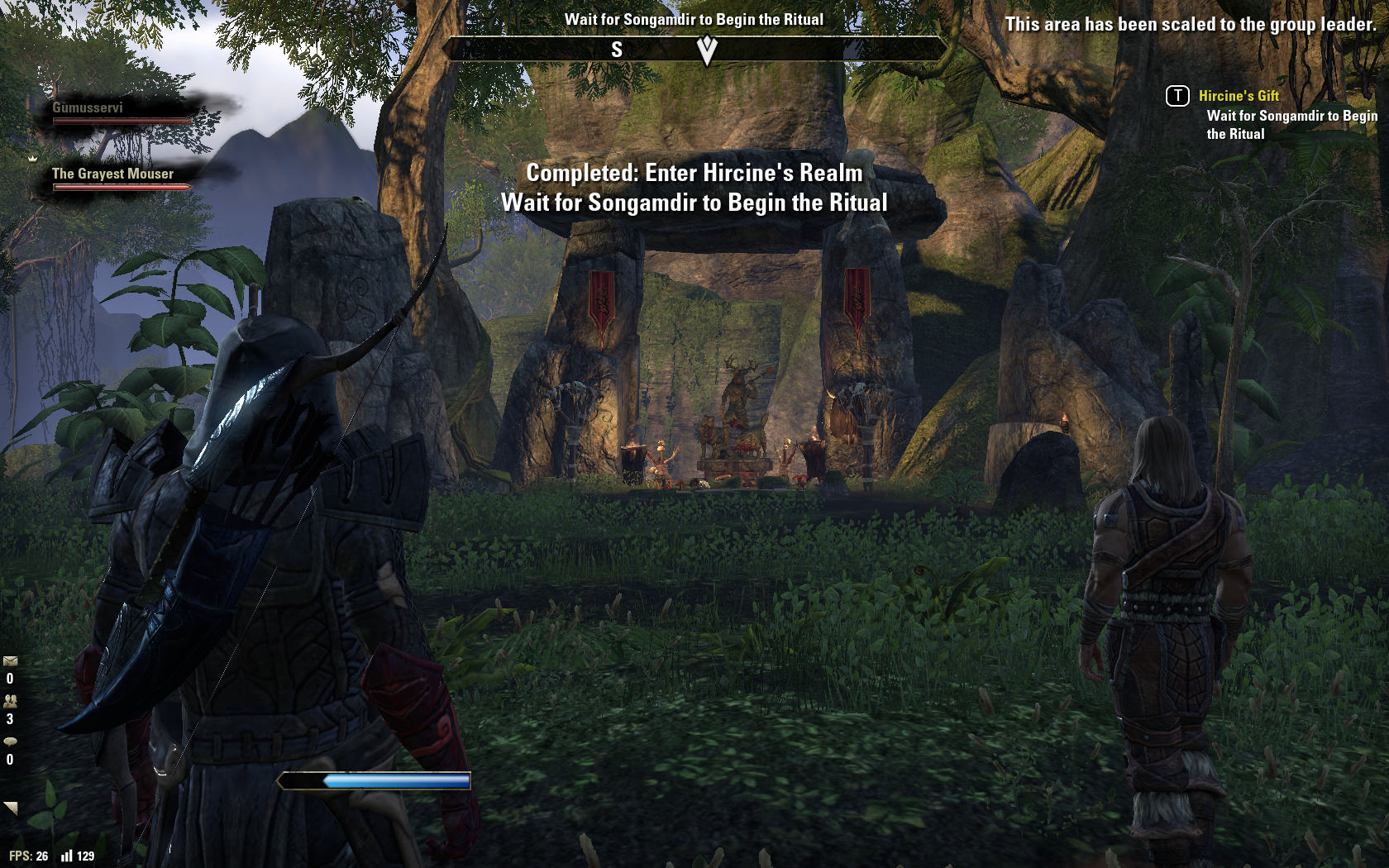Open the Hircine's Gift quest tracker entry
This screenshot has height=868, width=1389.
coord(1238,96)
